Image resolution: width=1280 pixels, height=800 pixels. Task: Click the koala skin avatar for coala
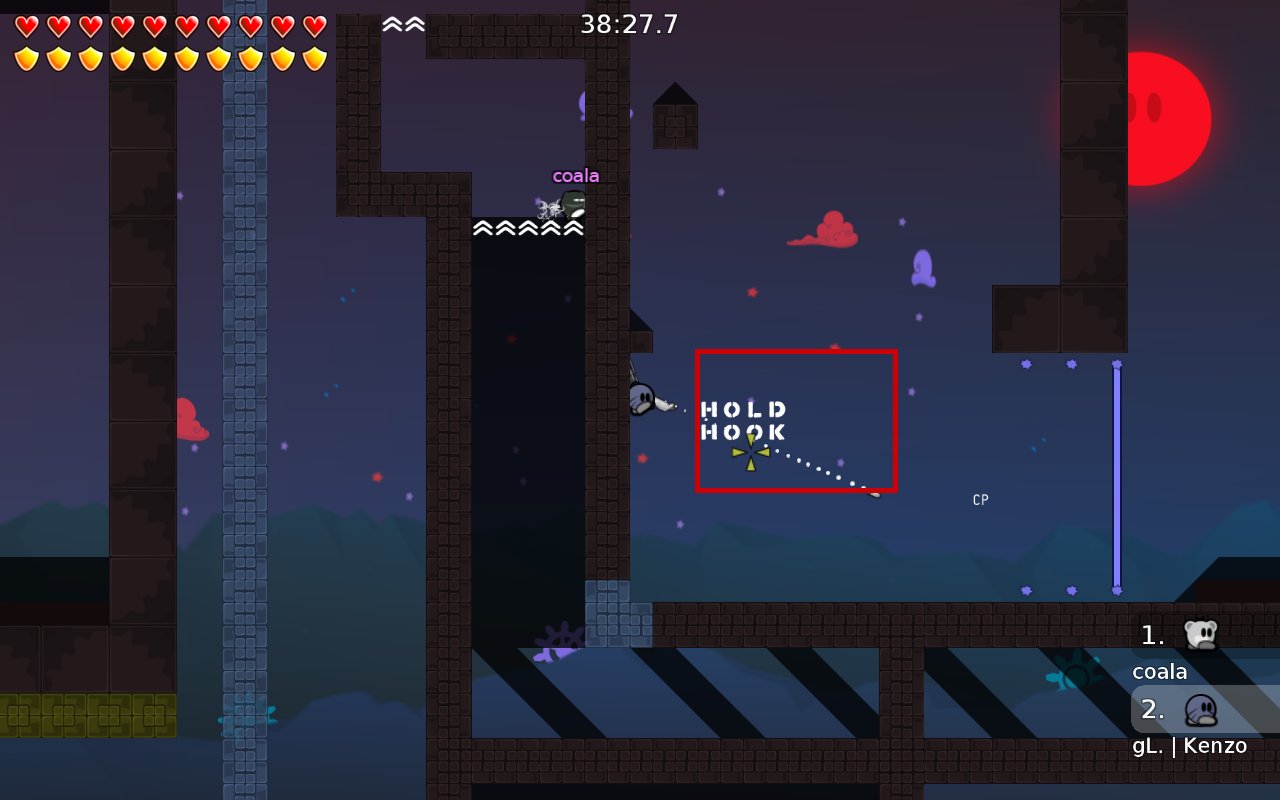click(1203, 633)
